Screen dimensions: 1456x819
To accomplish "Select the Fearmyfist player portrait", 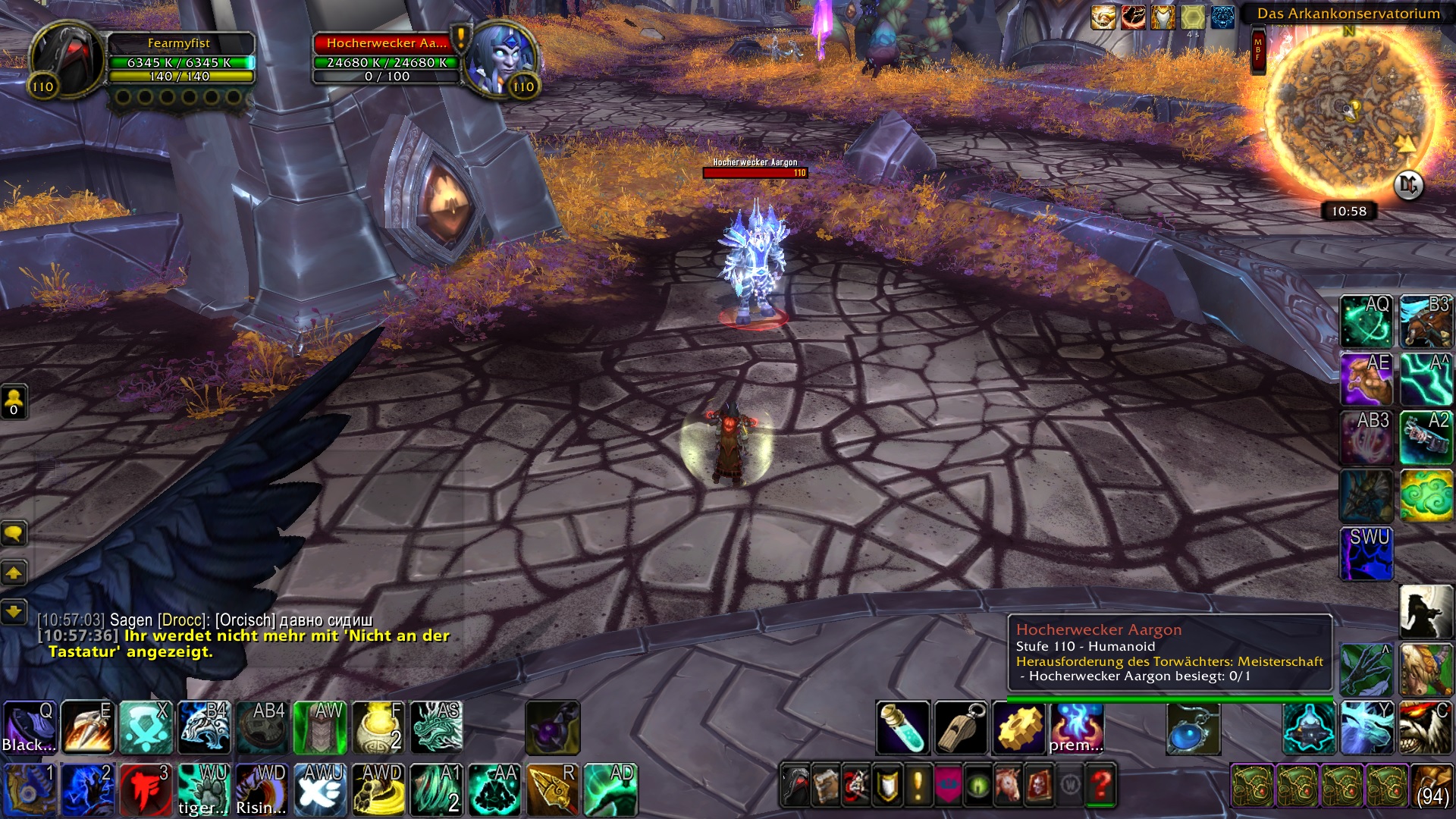I will coord(66,60).
